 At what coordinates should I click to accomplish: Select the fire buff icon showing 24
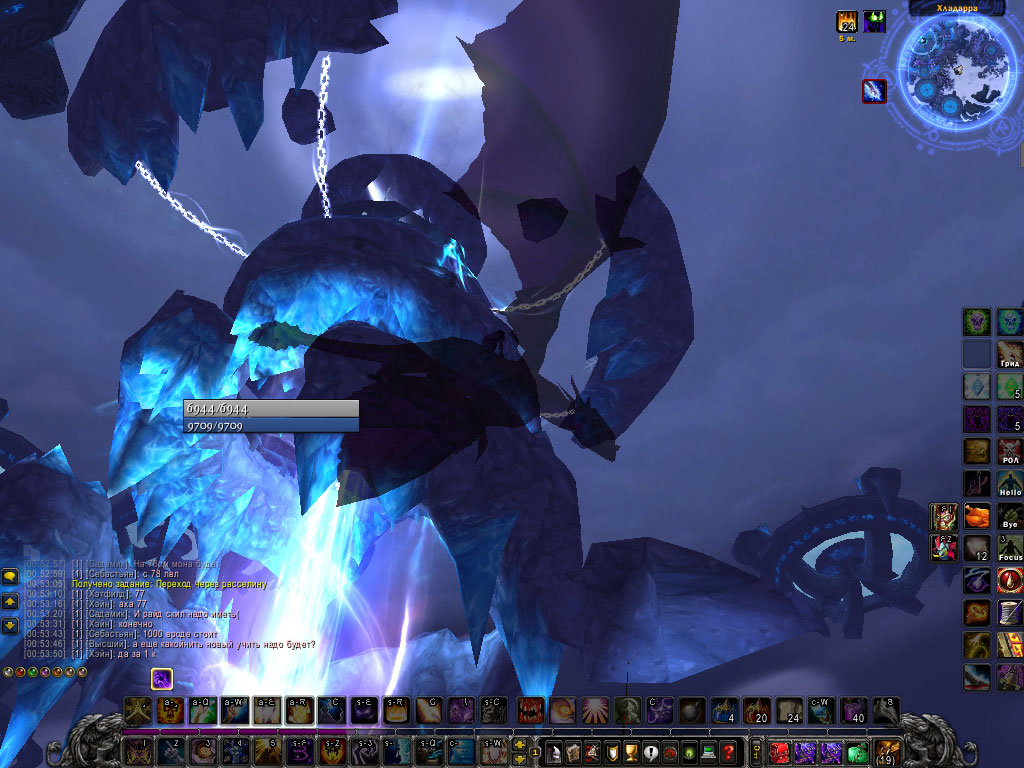point(847,22)
